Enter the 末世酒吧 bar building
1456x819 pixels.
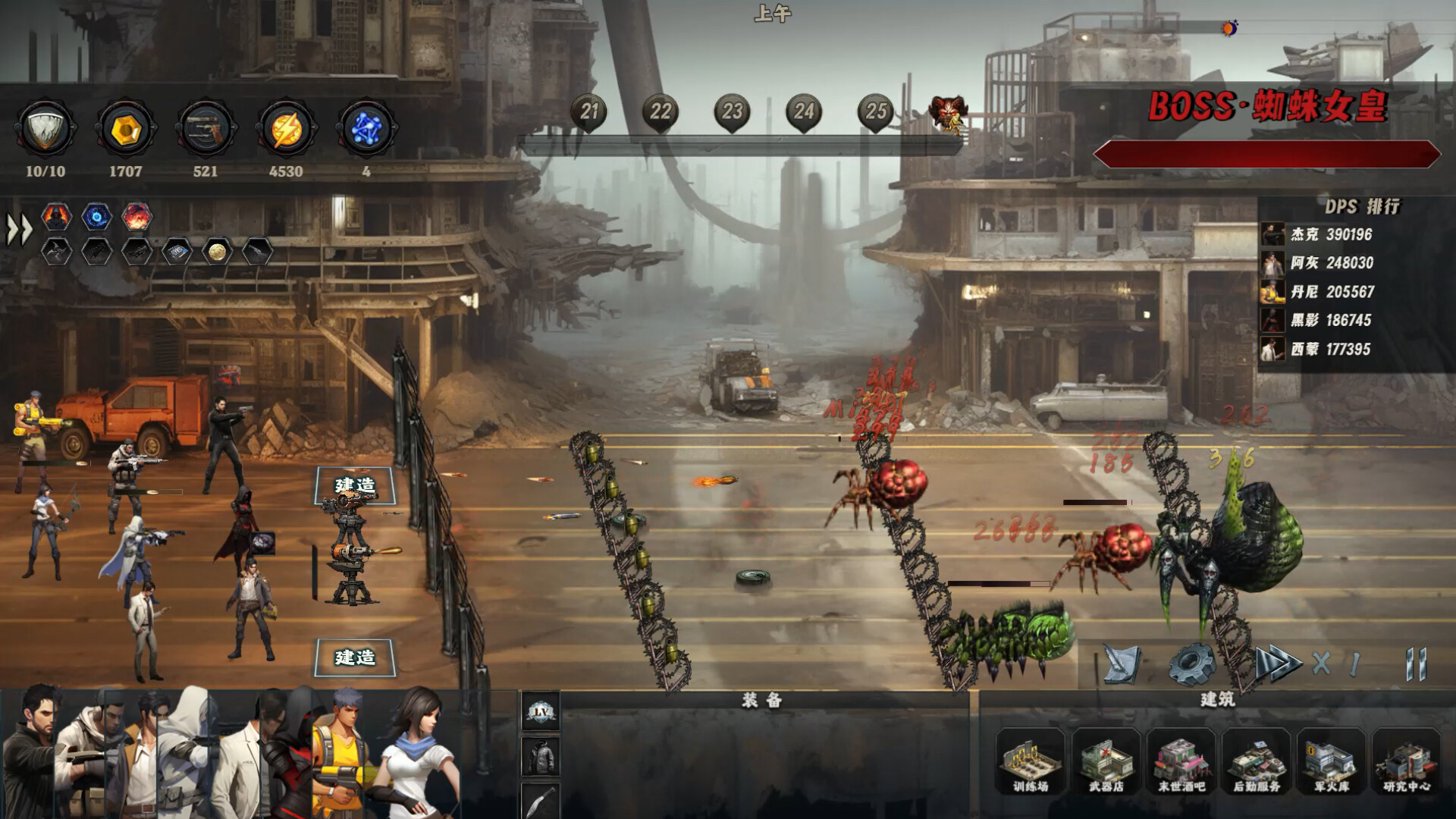pyautogui.click(x=1181, y=760)
